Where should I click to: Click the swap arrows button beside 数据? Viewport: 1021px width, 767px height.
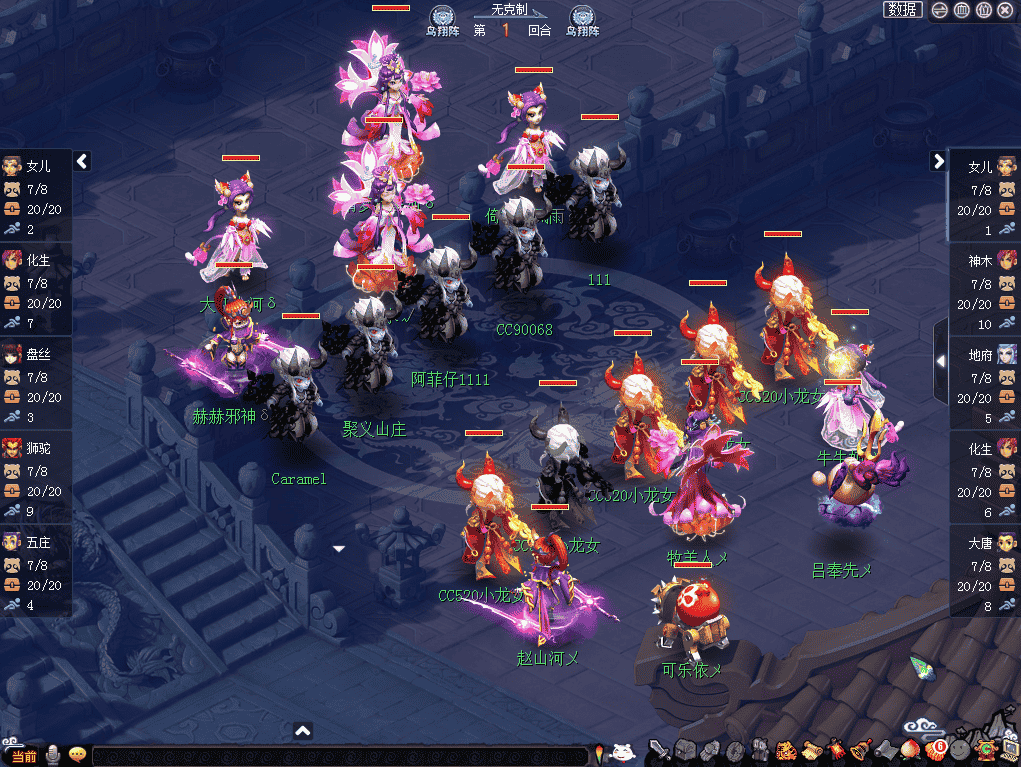940,10
